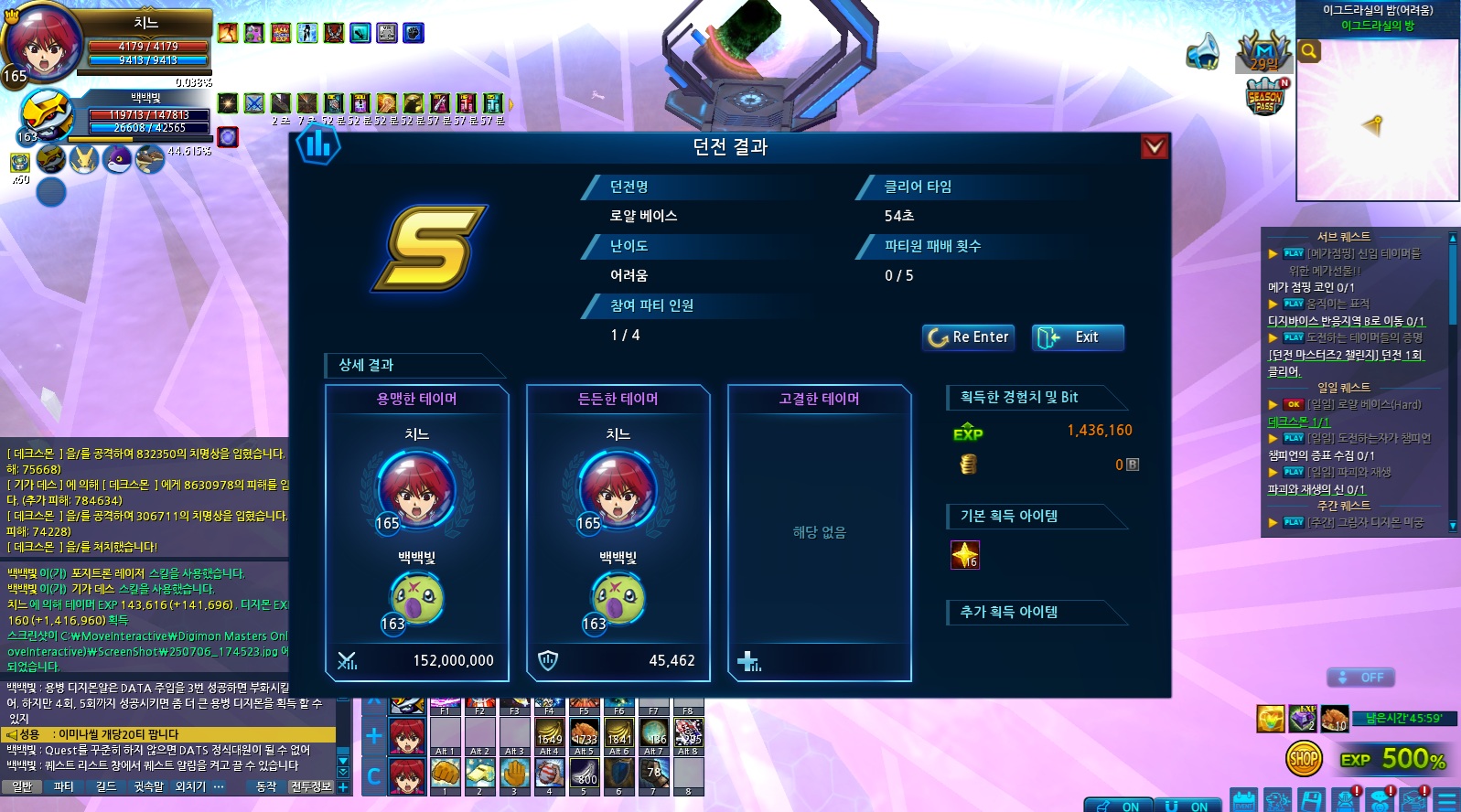
Task: Exit the dungeon with the Exit button
Action: (1077, 337)
